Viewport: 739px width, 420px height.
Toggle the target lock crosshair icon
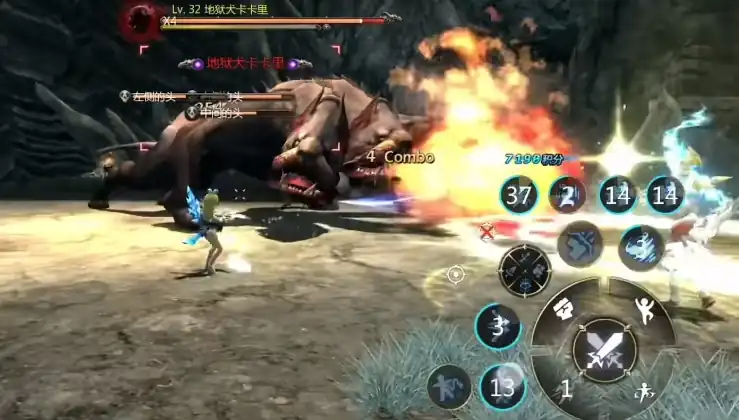[456, 273]
